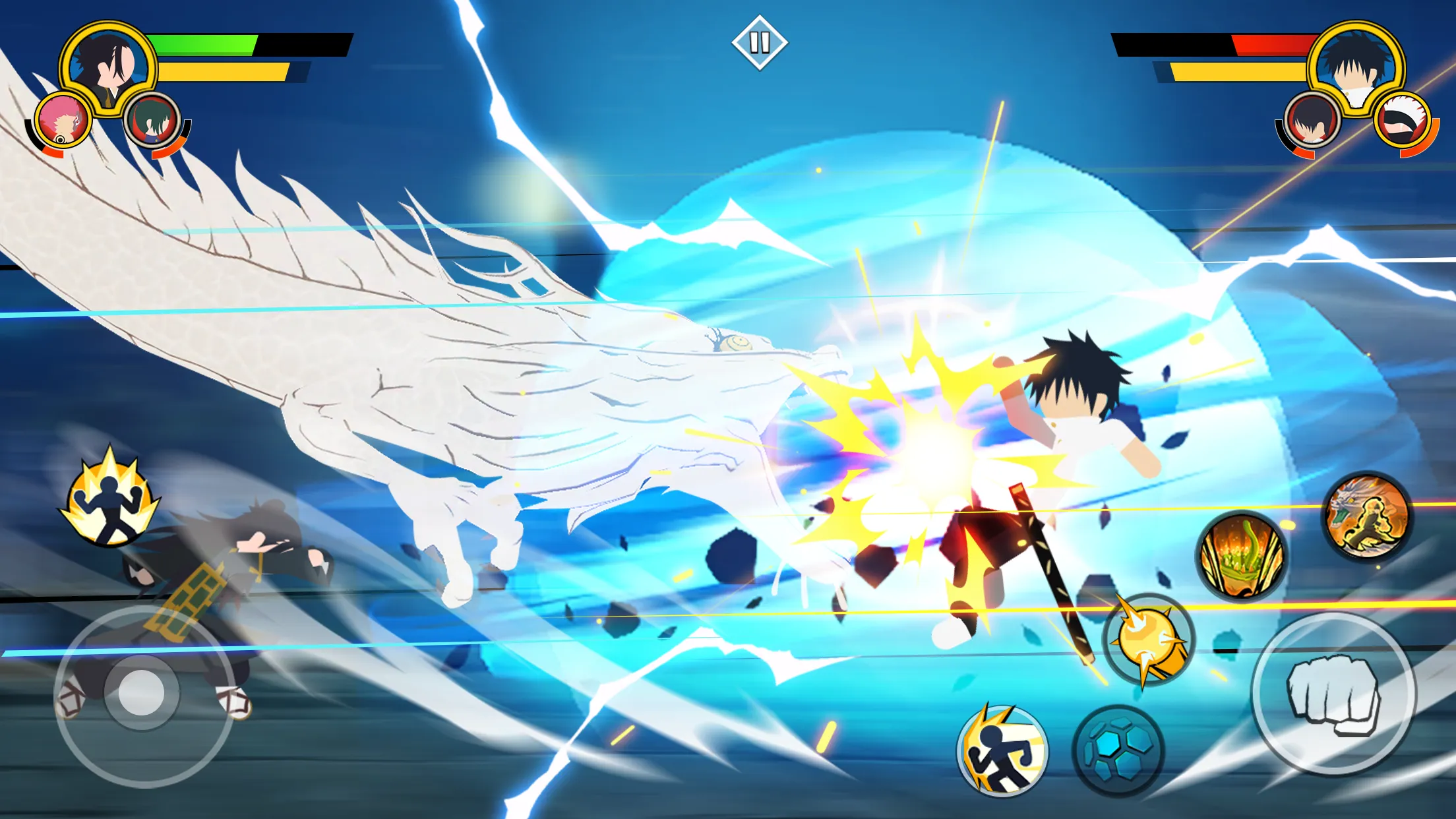Tap the pause button at top center
Screen dimensions: 1456x819
[x=760, y=41]
